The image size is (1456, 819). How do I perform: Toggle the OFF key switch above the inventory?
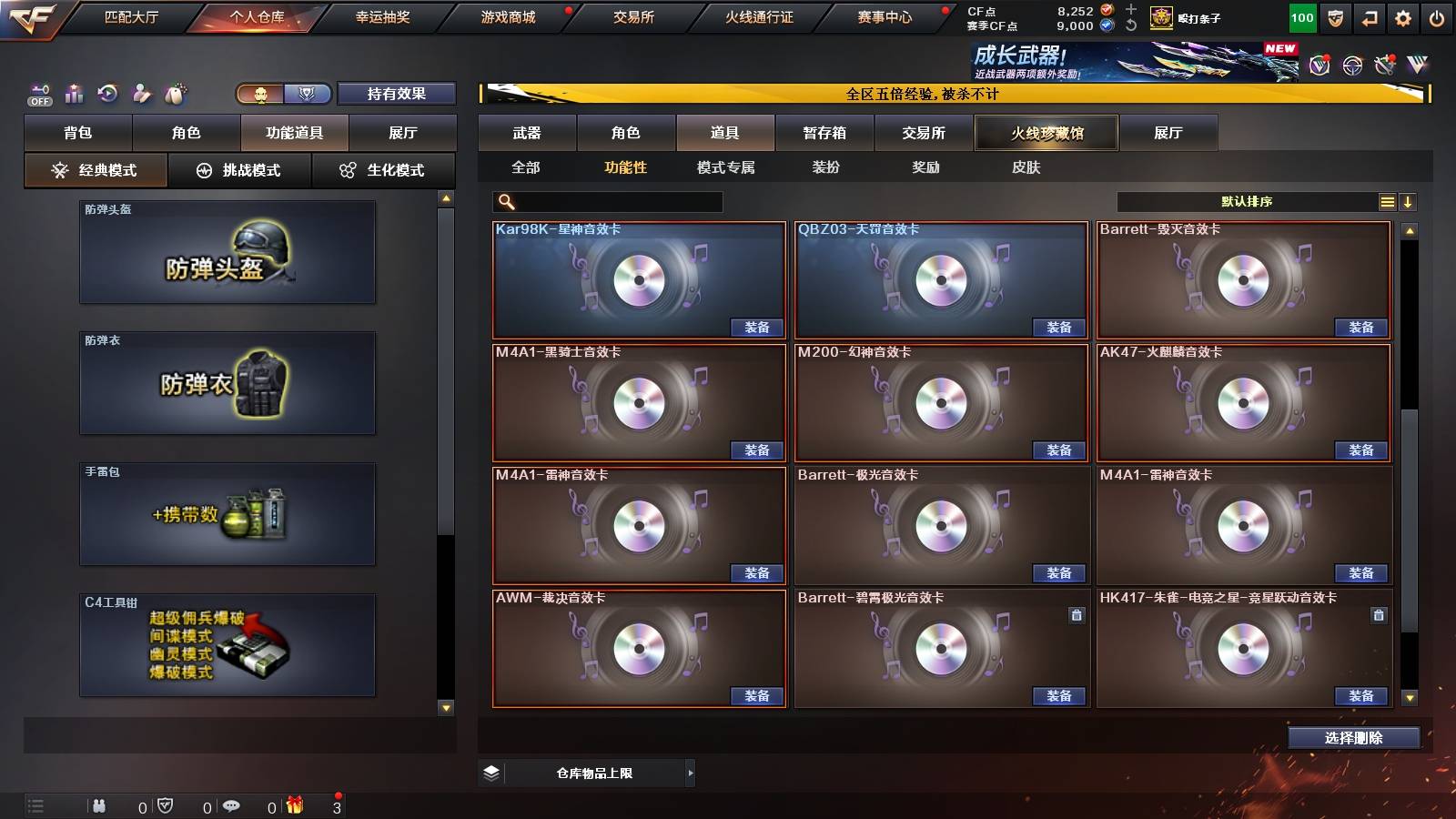[38, 94]
